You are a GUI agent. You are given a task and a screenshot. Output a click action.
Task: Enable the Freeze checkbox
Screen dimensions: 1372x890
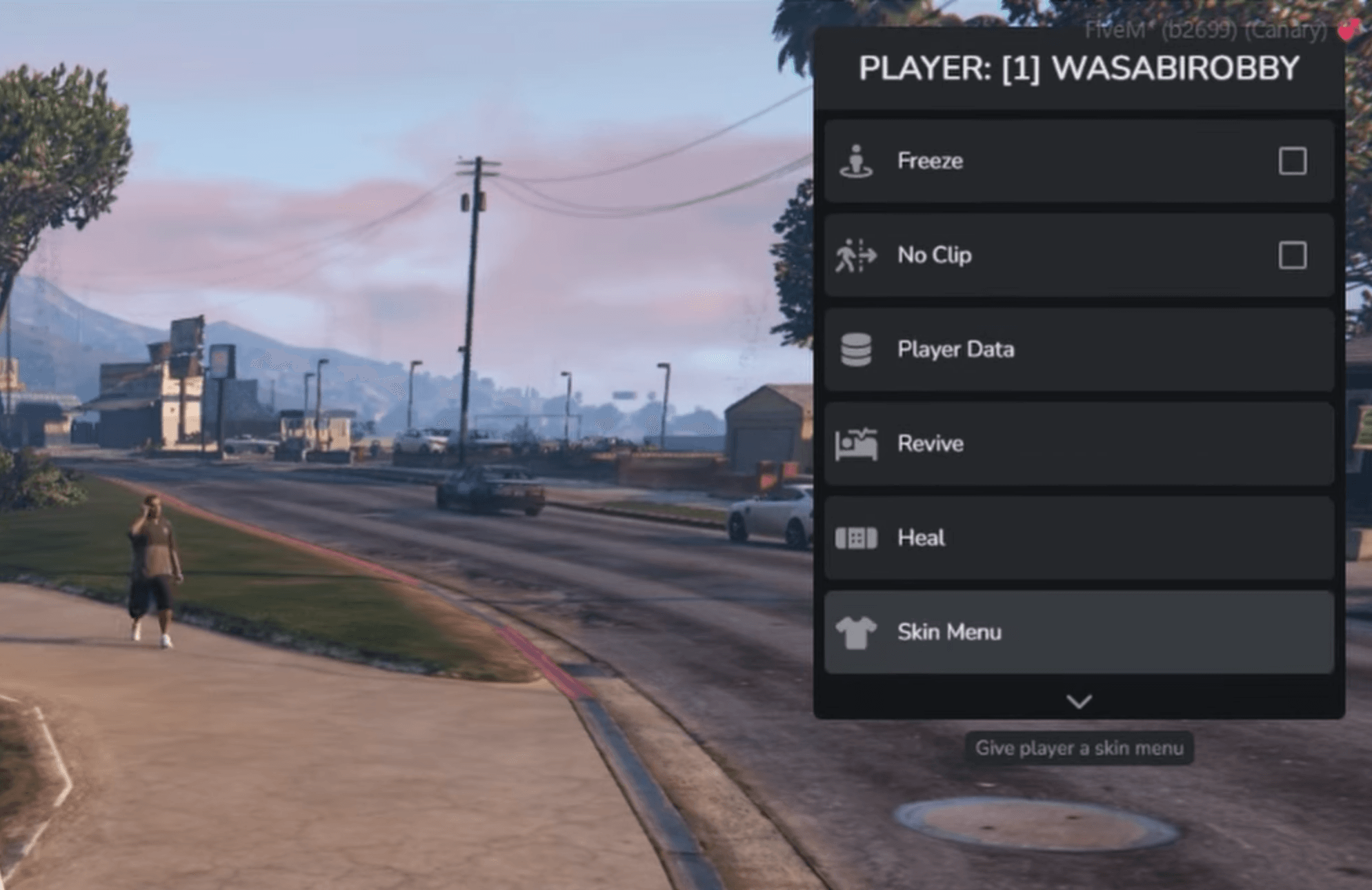click(x=1293, y=161)
